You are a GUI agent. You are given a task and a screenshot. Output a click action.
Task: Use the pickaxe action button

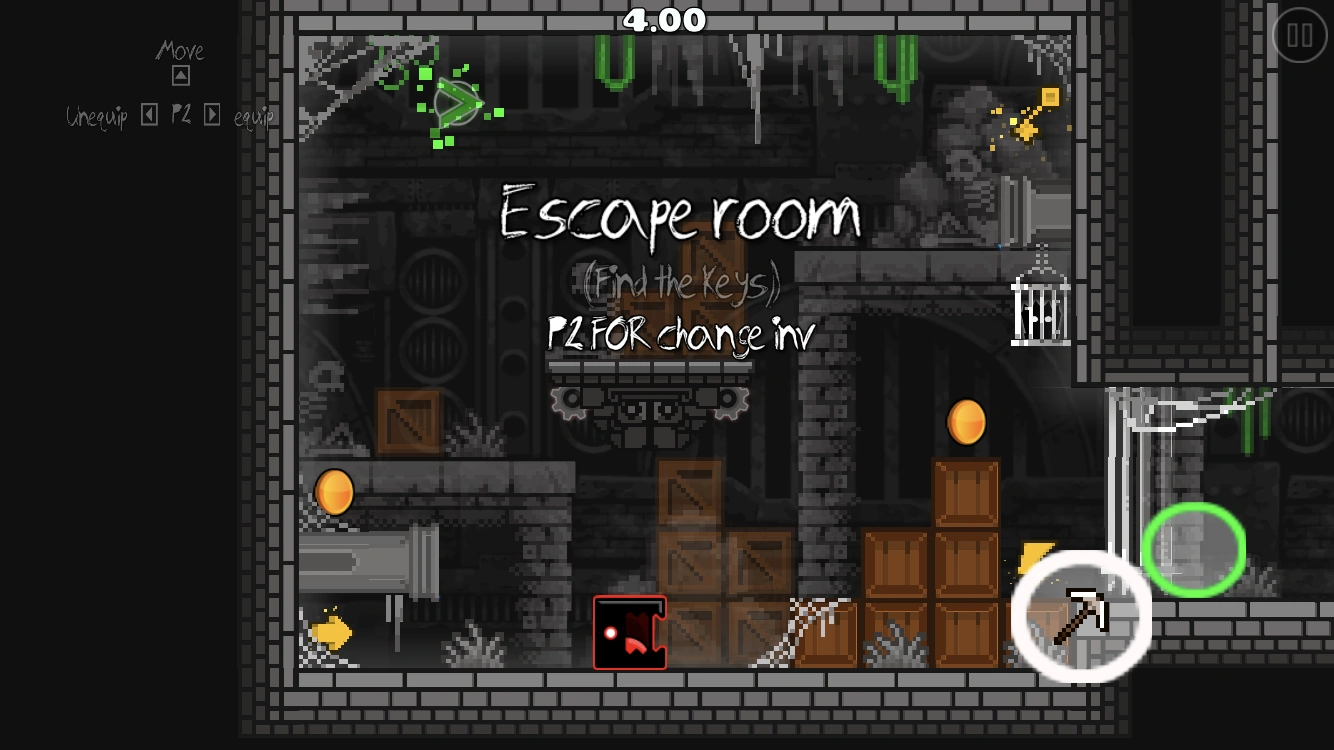click(1084, 616)
